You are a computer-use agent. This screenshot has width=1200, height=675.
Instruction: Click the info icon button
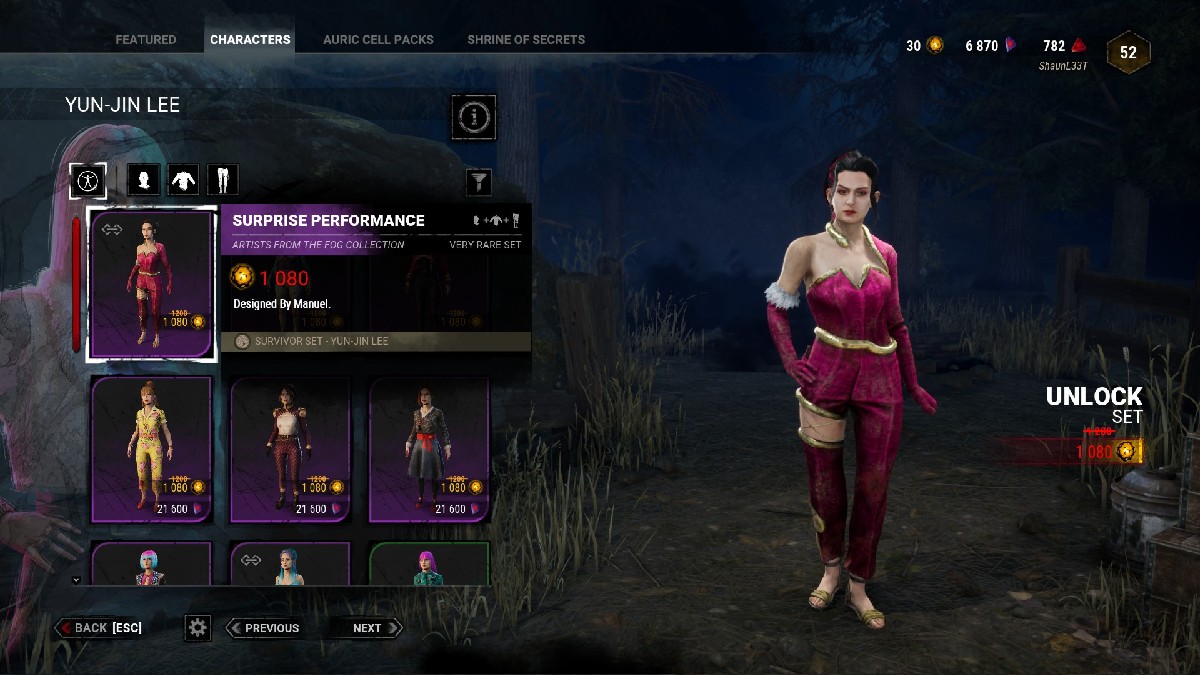coord(474,118)
